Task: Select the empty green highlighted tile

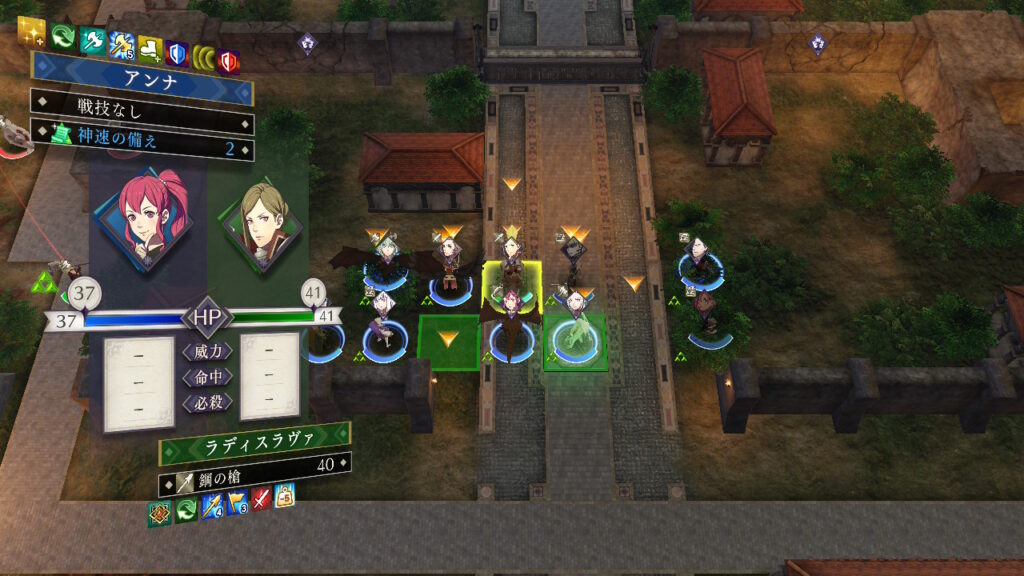Action: [x=449, y=342]
